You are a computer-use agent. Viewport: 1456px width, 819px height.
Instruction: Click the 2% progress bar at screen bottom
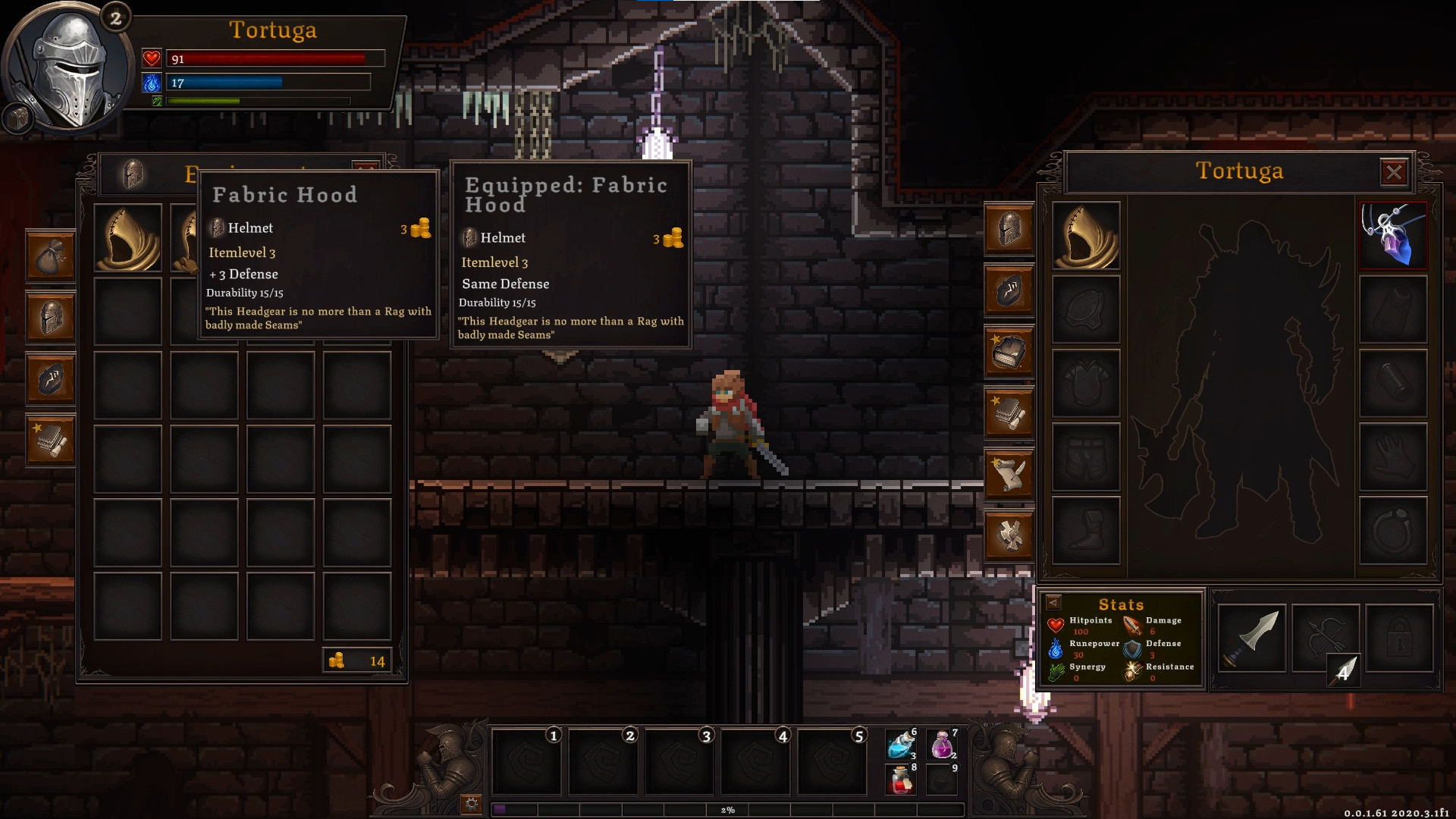point(728,811)
